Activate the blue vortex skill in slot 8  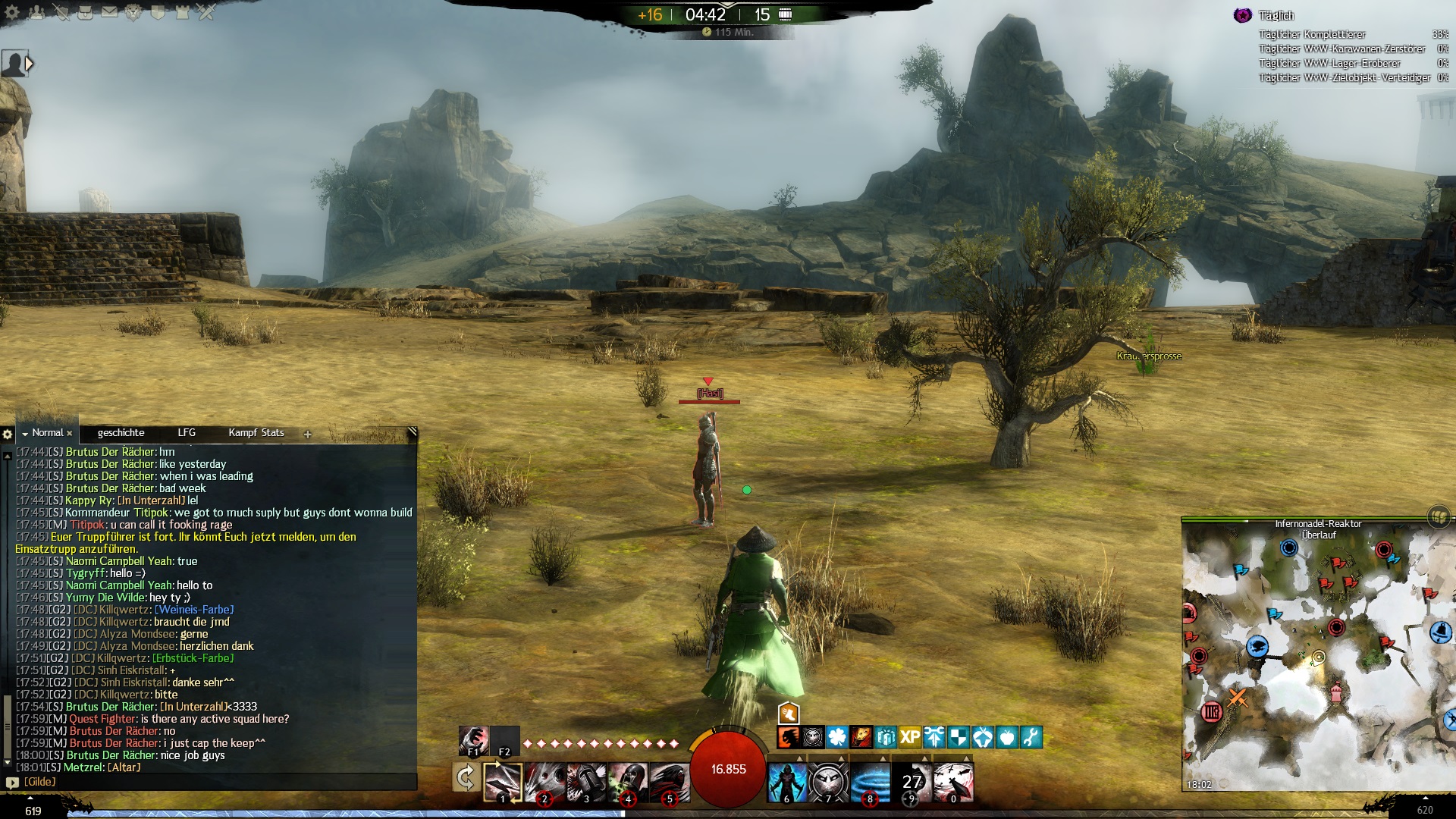pyautogui.click(x=870, y=782)
